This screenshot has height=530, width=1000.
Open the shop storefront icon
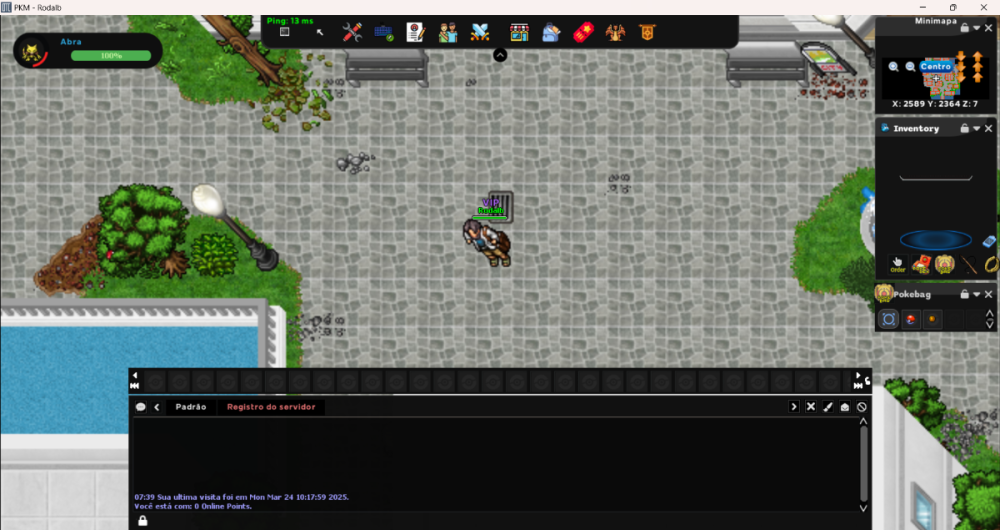point(518,32)
